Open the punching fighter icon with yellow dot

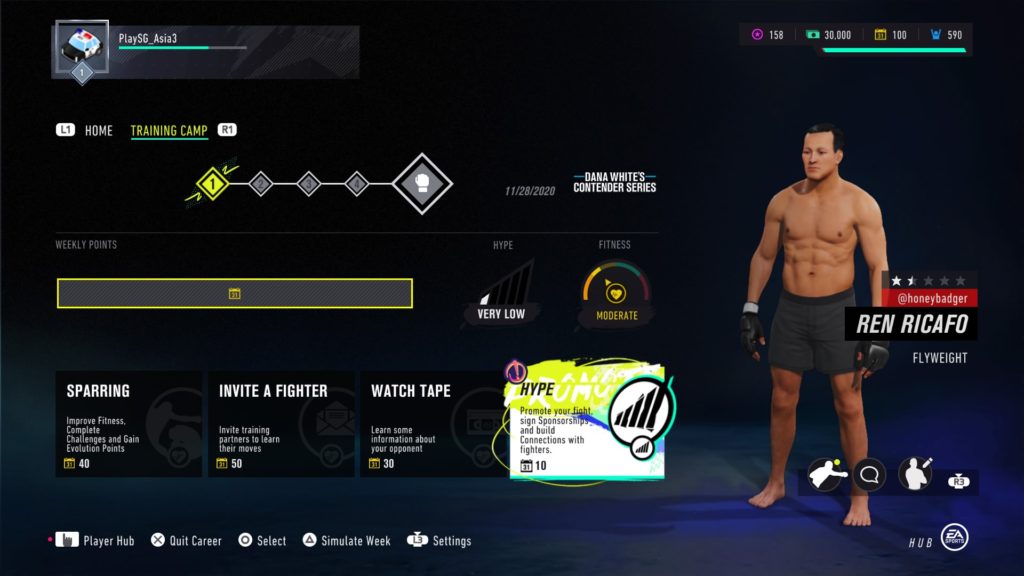826,474
